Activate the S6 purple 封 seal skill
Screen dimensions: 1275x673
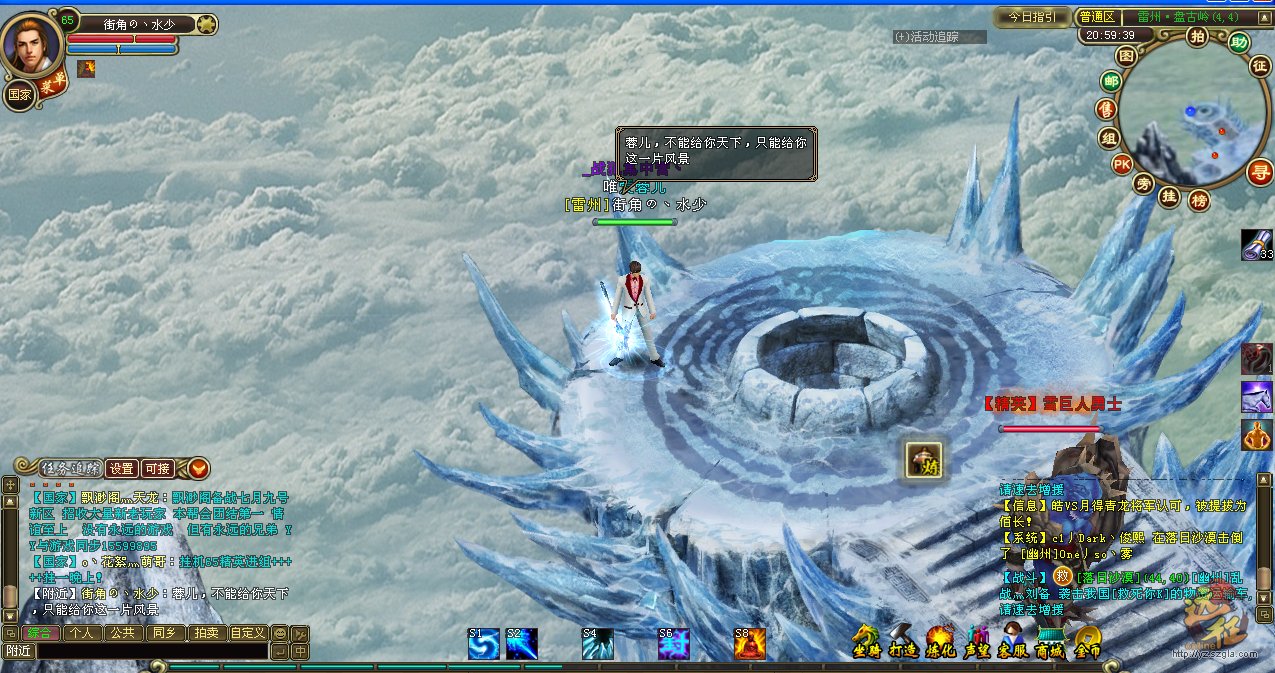(x=673, y=644)
